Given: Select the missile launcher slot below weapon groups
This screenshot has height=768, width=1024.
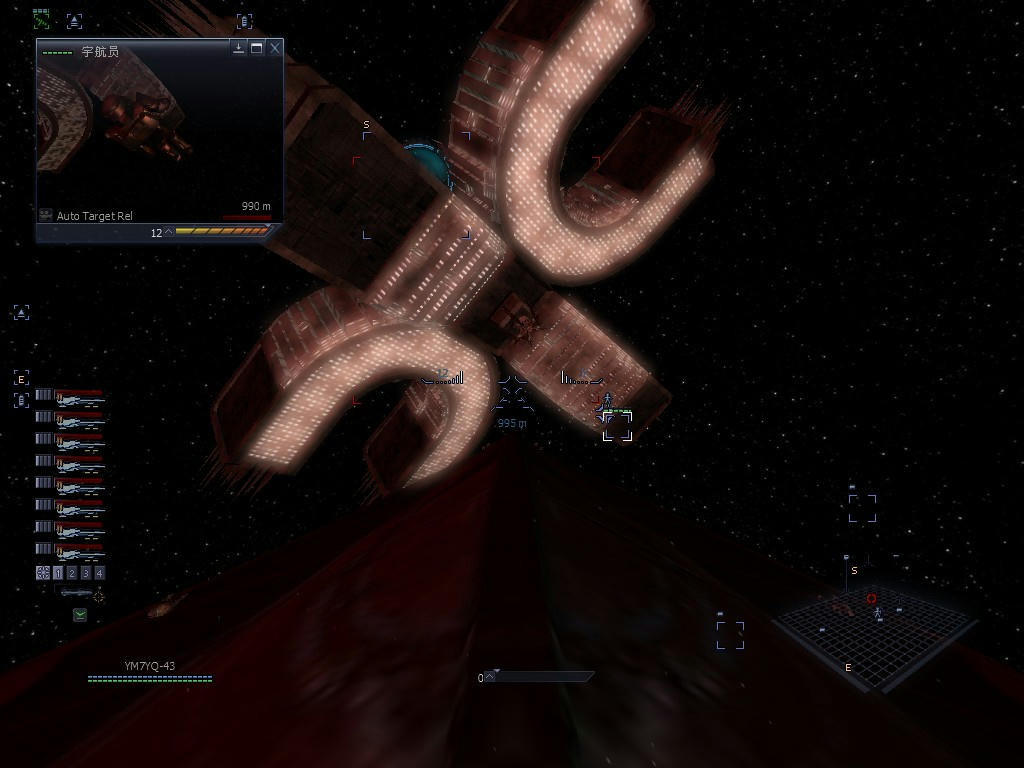Looking at the screenshot, I should click(76, 594).
